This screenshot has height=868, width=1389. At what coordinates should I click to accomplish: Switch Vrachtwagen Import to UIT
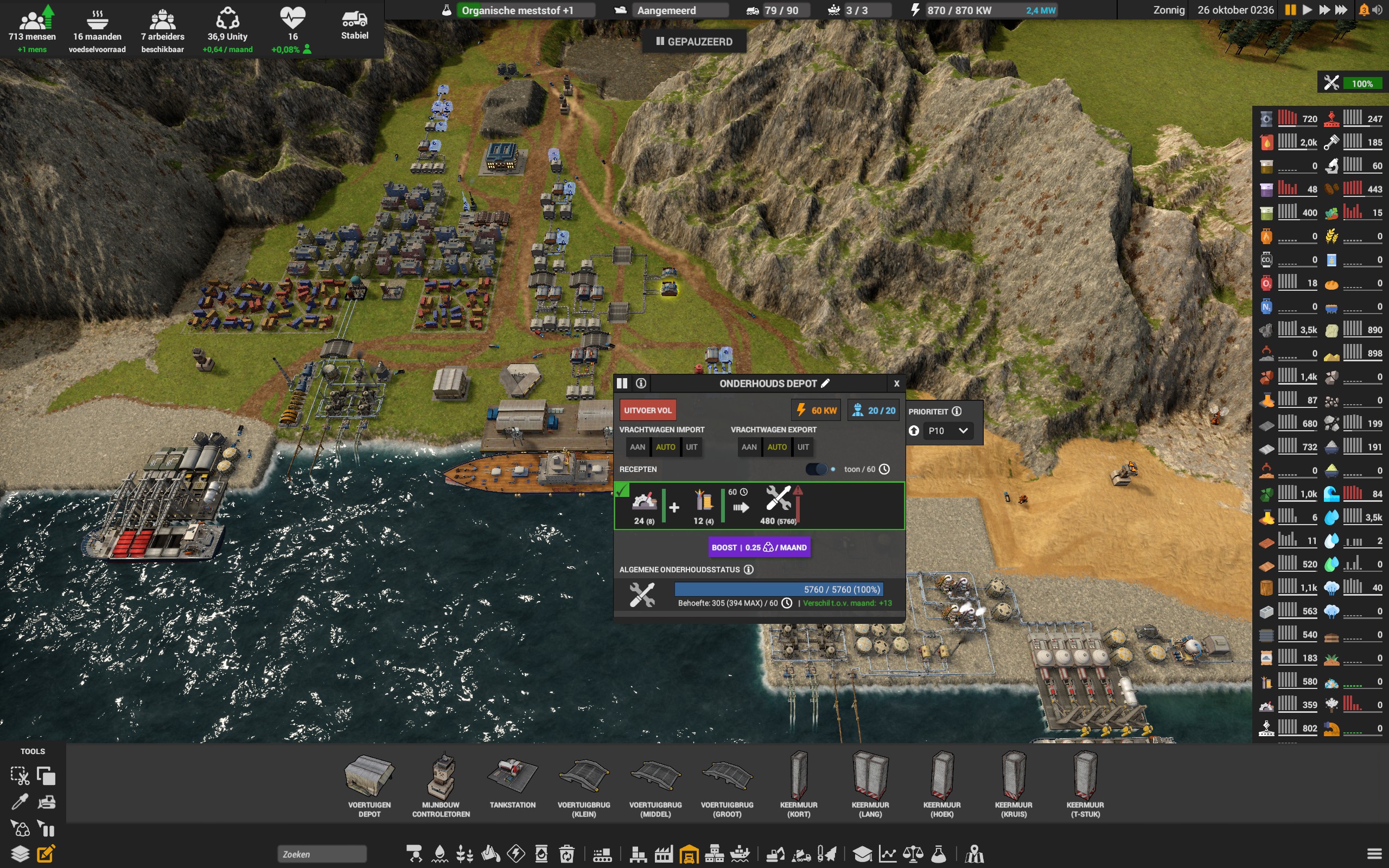(x=692, y=446)
